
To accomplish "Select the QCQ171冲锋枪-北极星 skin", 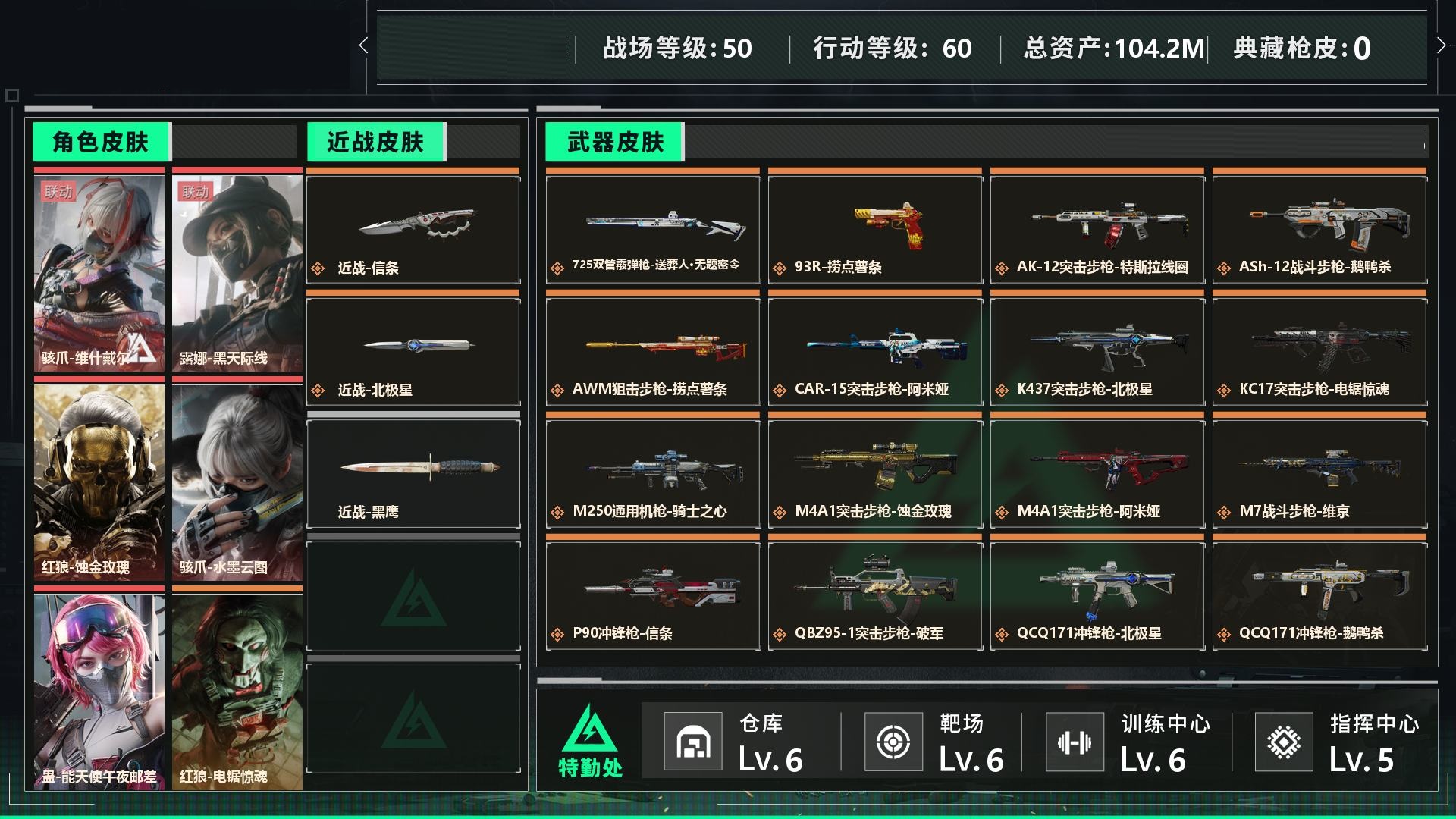I will pyautogui.click(x=1096, y=595).
